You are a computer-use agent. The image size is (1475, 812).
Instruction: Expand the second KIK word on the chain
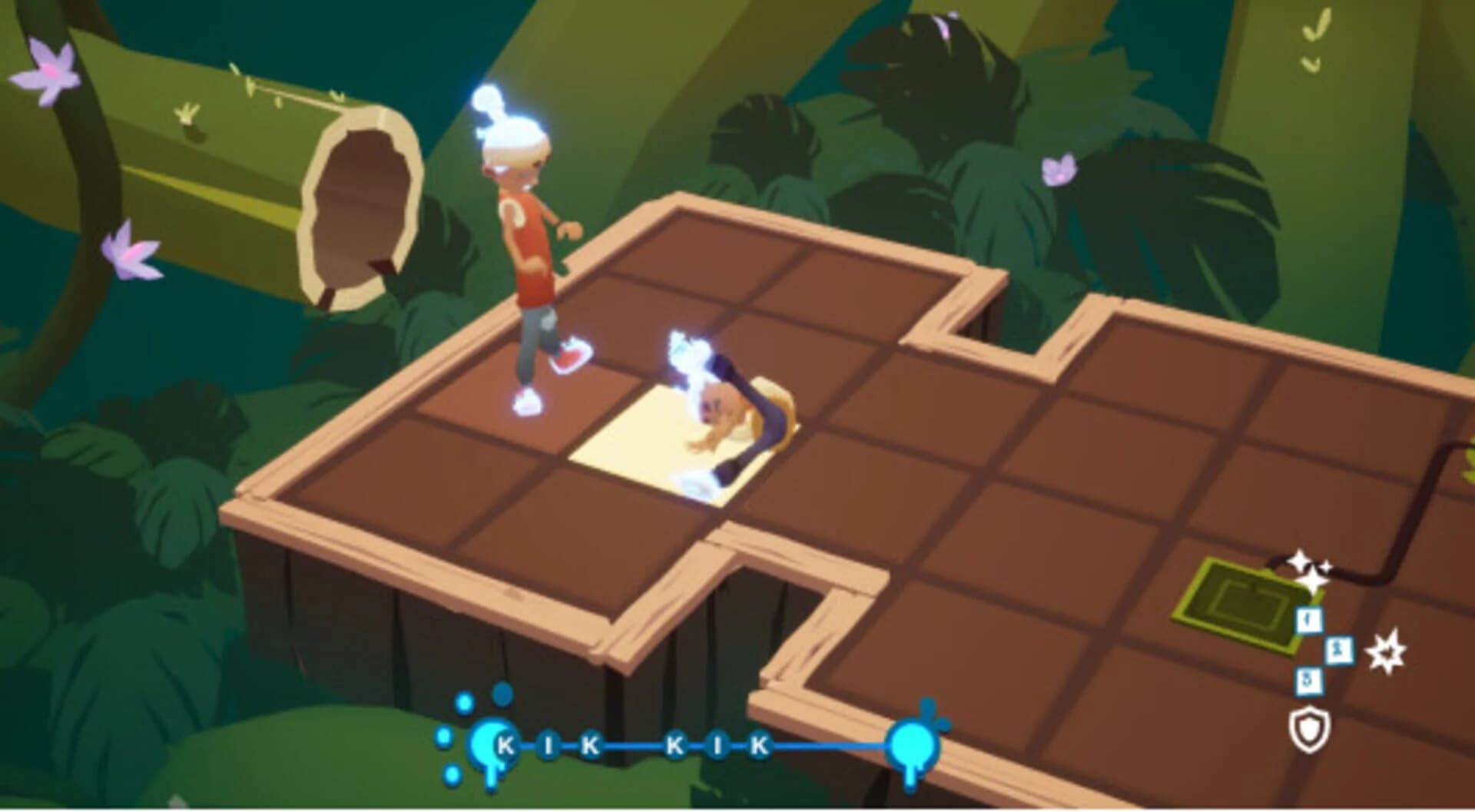(718, 744)
